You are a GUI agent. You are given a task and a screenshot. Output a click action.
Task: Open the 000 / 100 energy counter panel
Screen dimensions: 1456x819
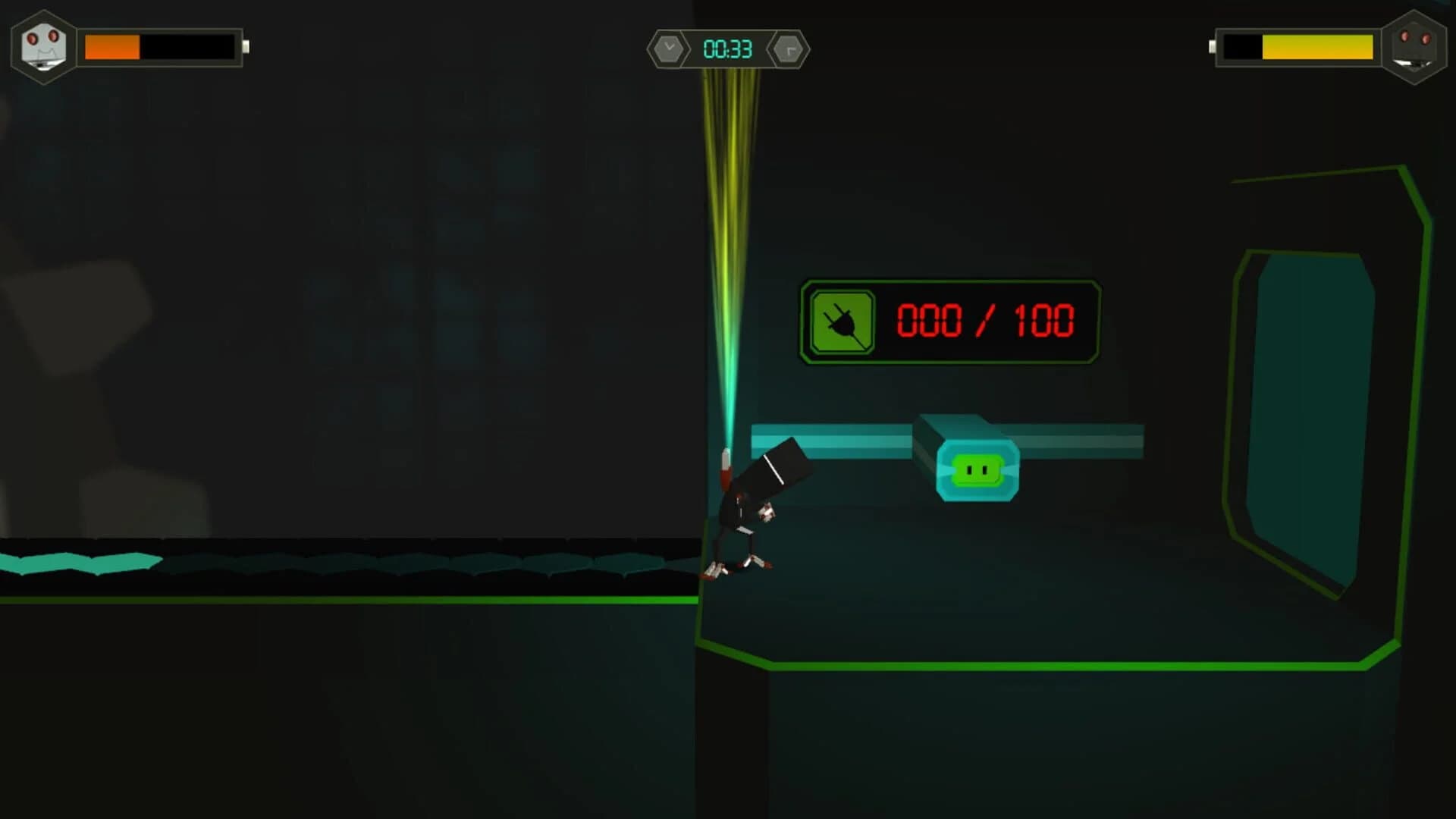[x=948, y=322]
